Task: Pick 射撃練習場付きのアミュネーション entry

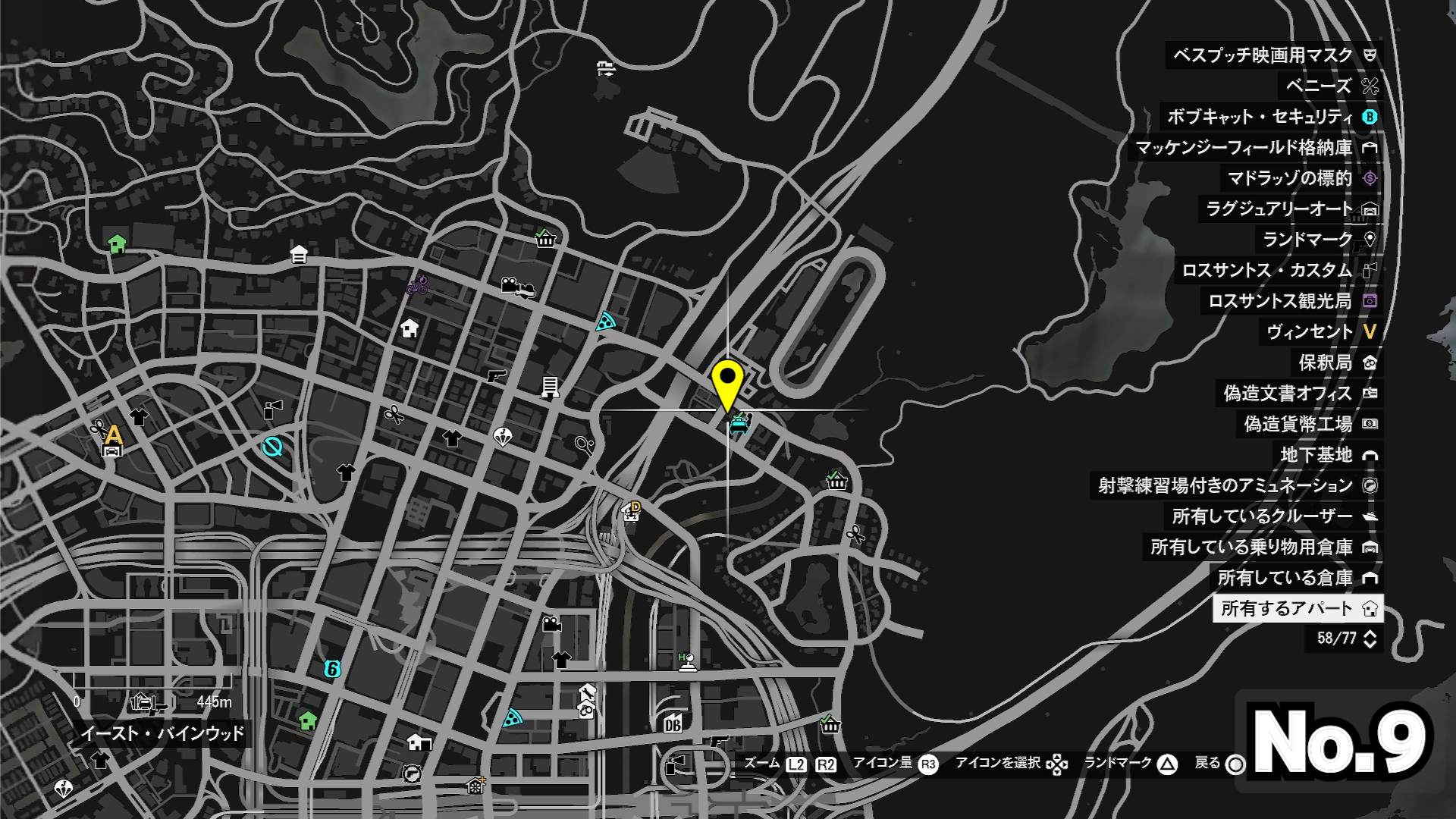Action: tap(1225, 485)
